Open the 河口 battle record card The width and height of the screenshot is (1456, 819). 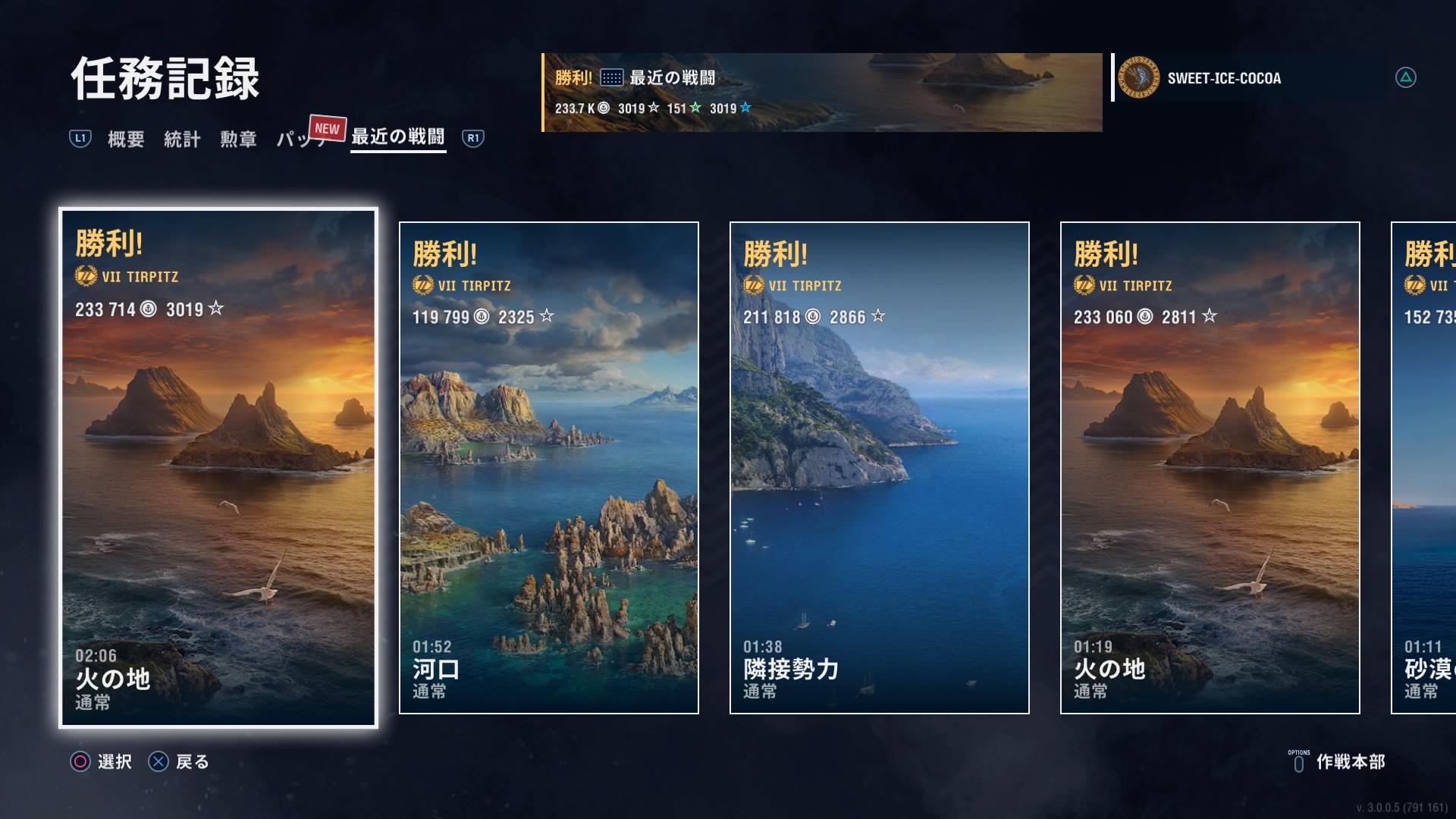548,468
